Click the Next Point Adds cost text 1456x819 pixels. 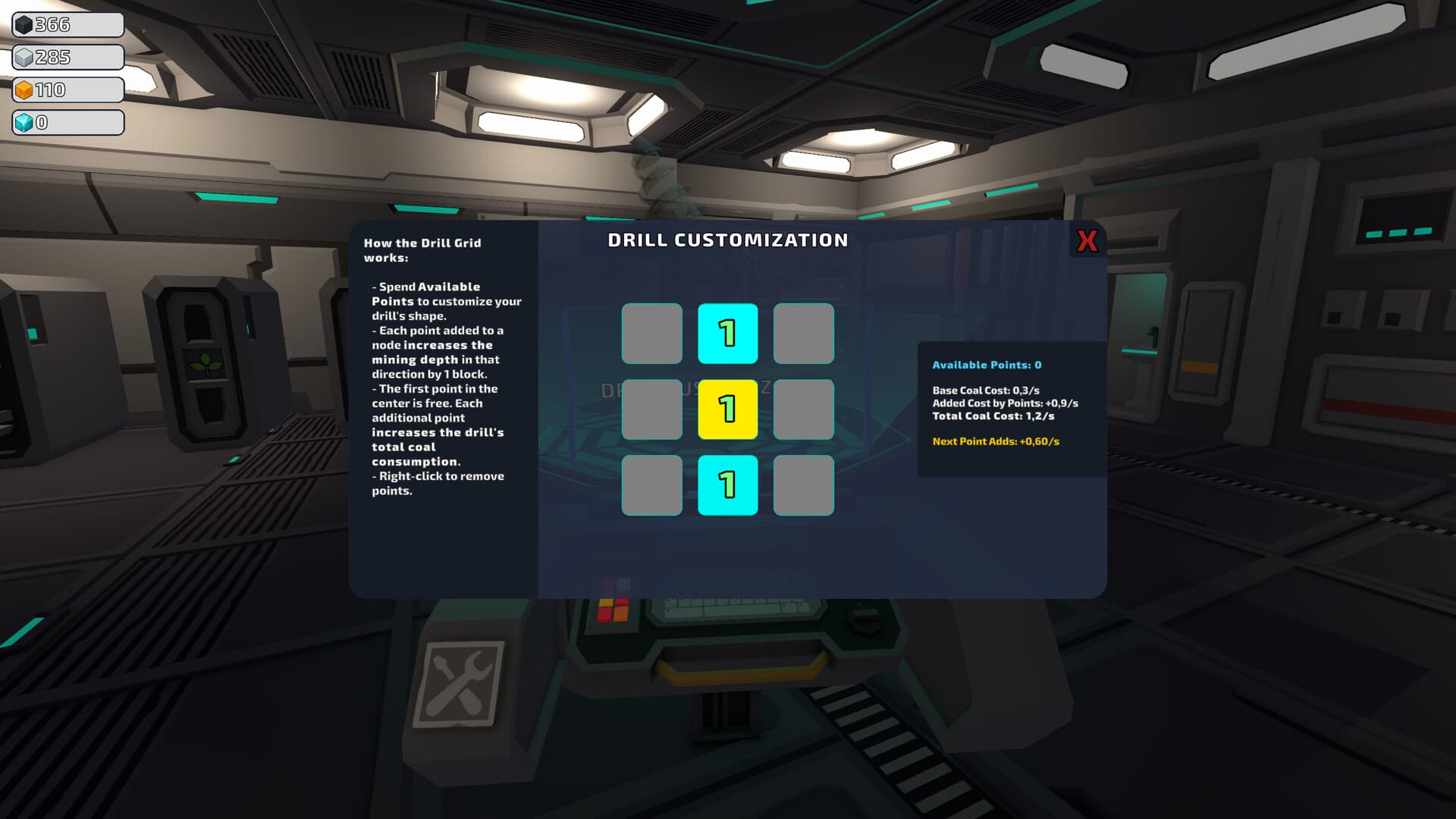[x=996, y=440]
